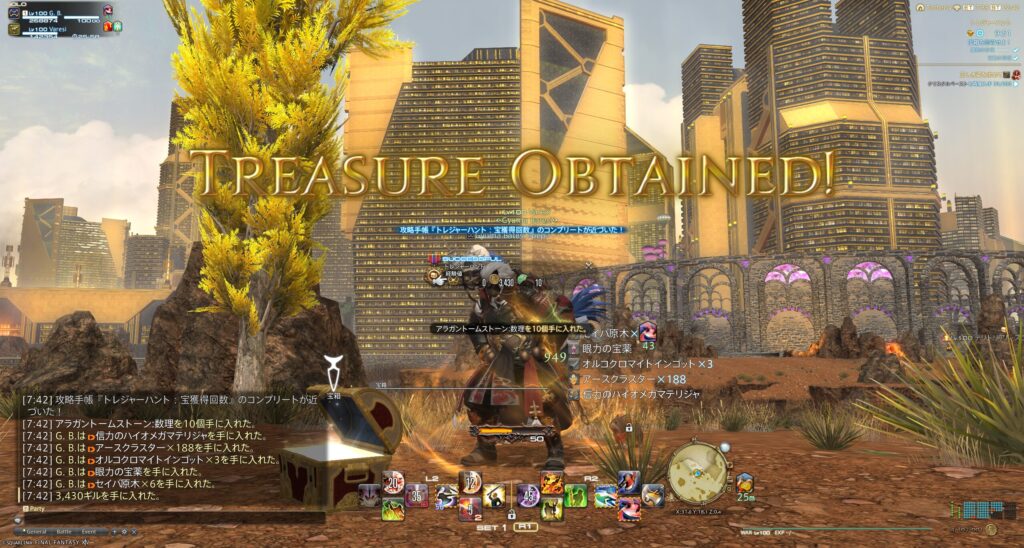Switch to the General chat tab
The image size is (1024, 548).
[37, 531]
